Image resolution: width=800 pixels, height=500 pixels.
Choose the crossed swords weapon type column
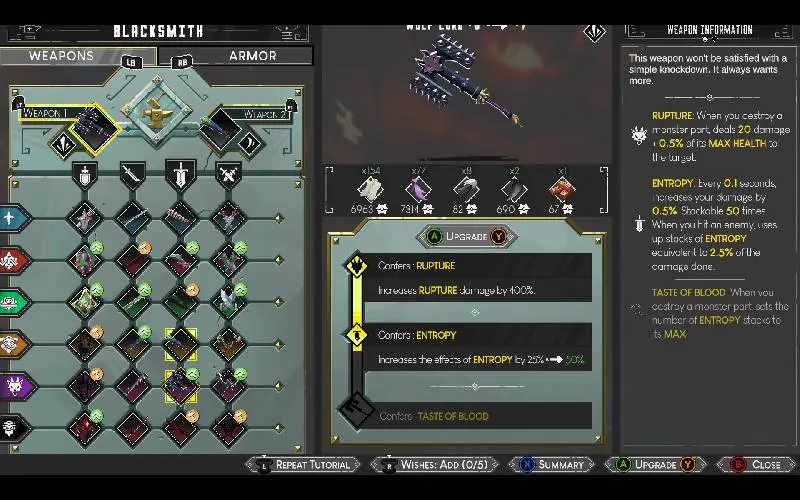click(229, 176)
